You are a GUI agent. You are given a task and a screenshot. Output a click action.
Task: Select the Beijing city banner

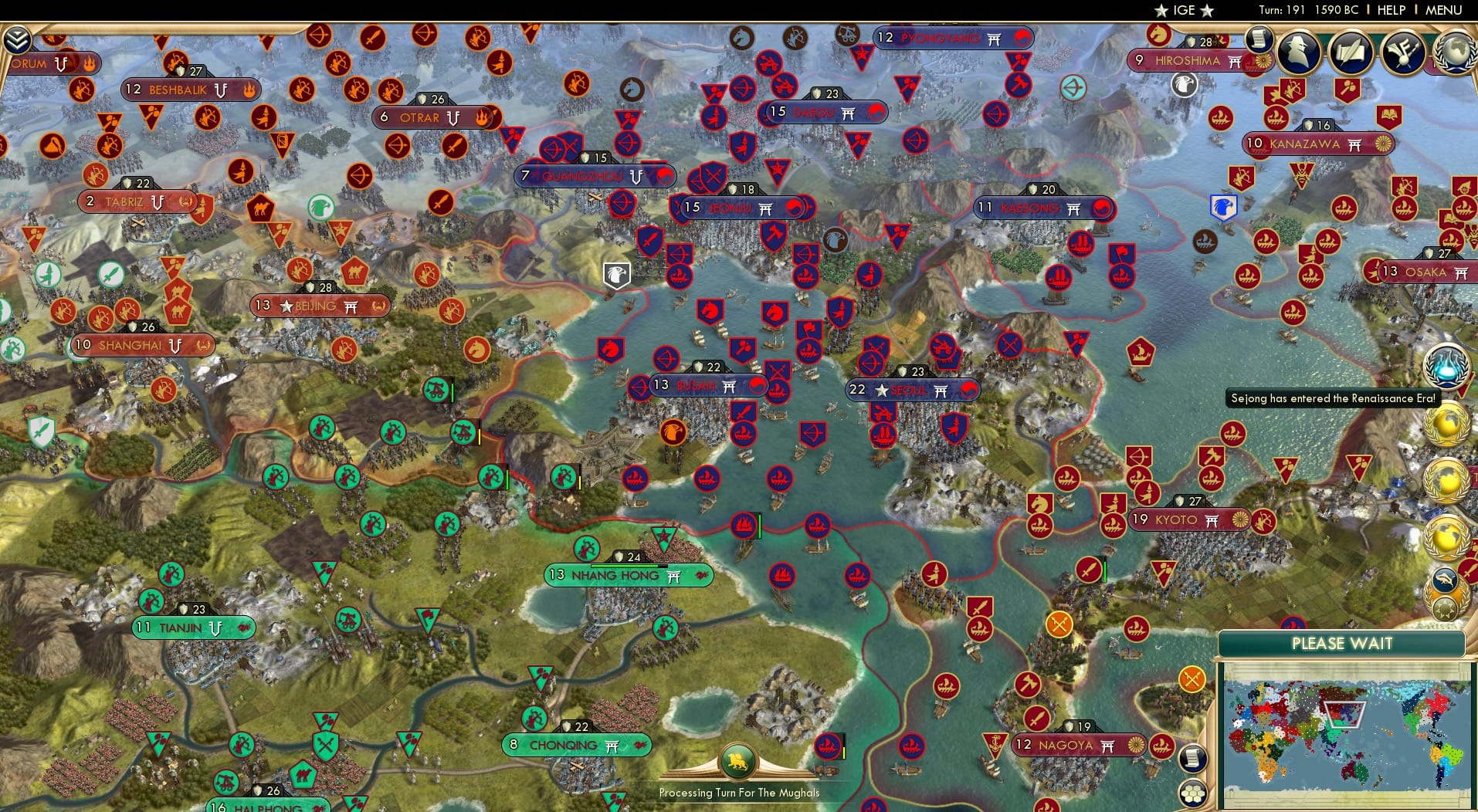319,306
